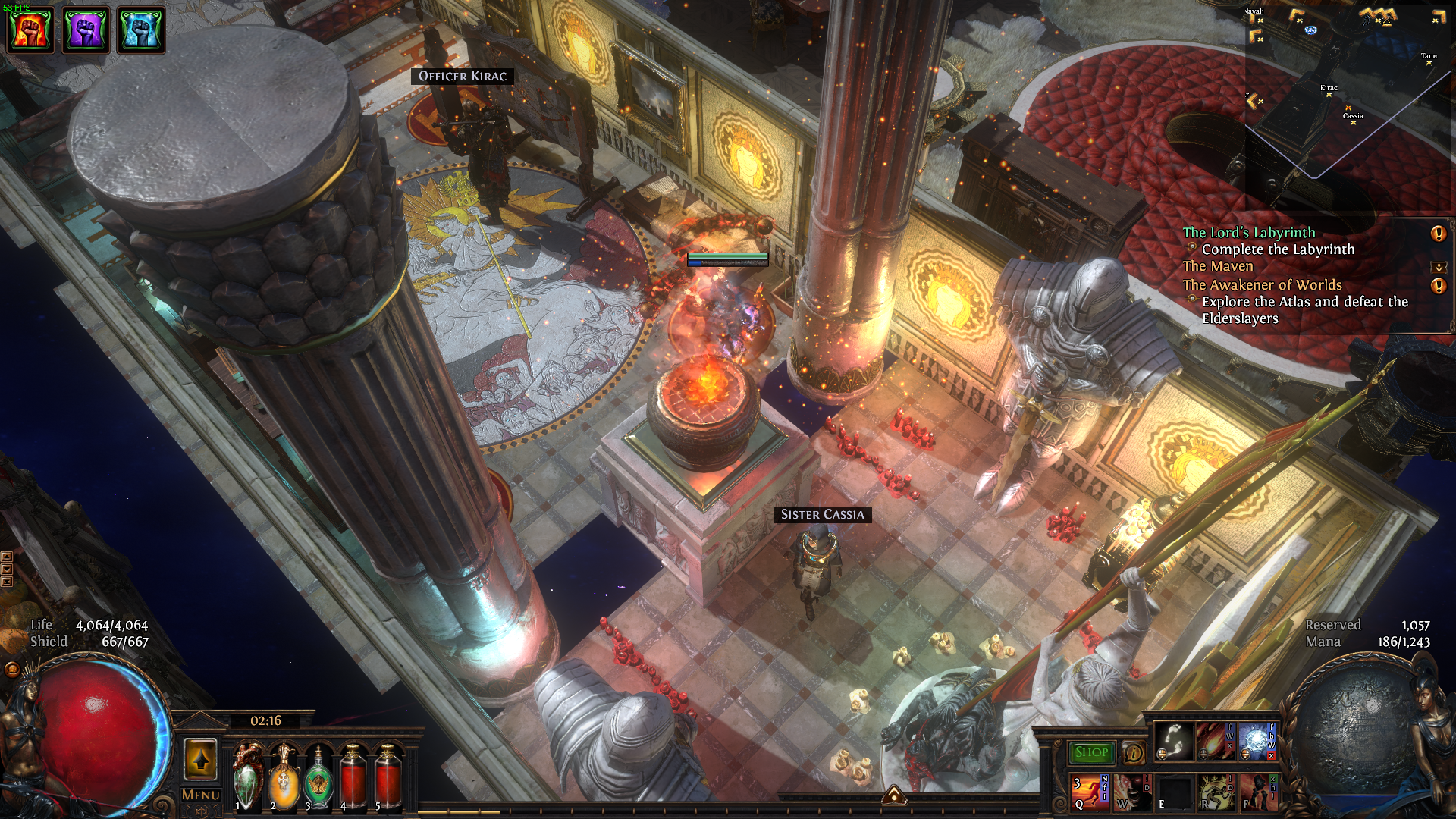The image size is (1456, 819).
Task: Select the footprints move skill slot
Action: (x=1173, y=741)
